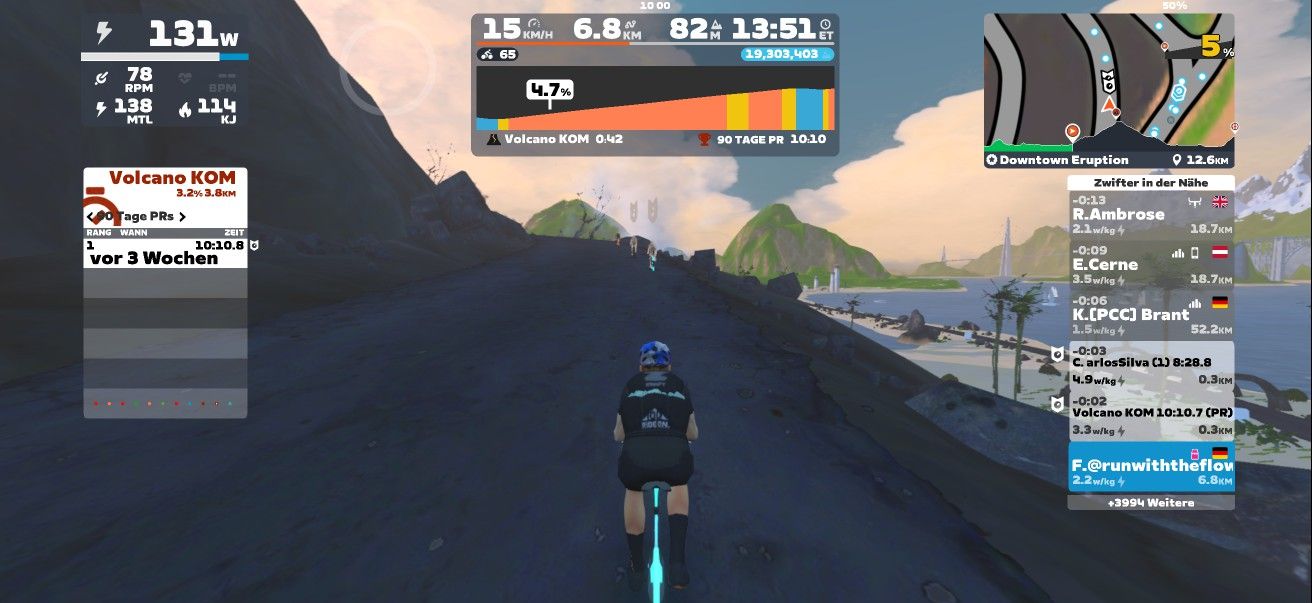This screenshot has height=603, width=1312.
Task: Open the Downtown Eruption minimap
Action: point(1108,91)
